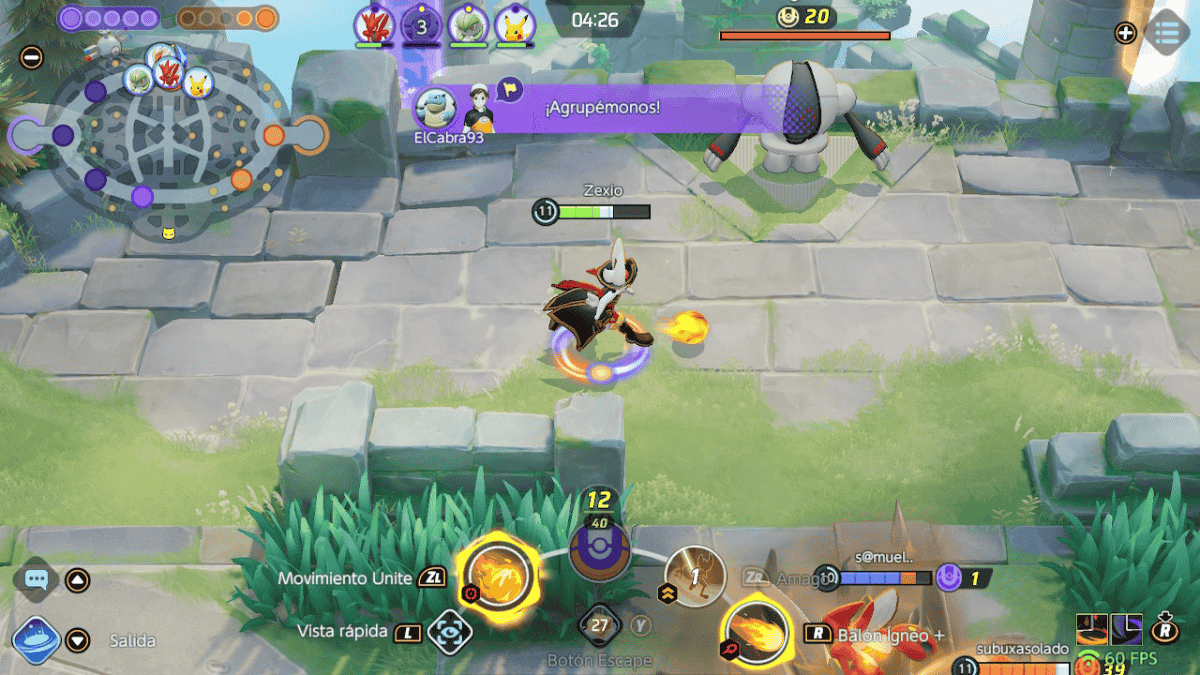
Task: Collapse the minimap with the minus button
Action: coord(31,57)
